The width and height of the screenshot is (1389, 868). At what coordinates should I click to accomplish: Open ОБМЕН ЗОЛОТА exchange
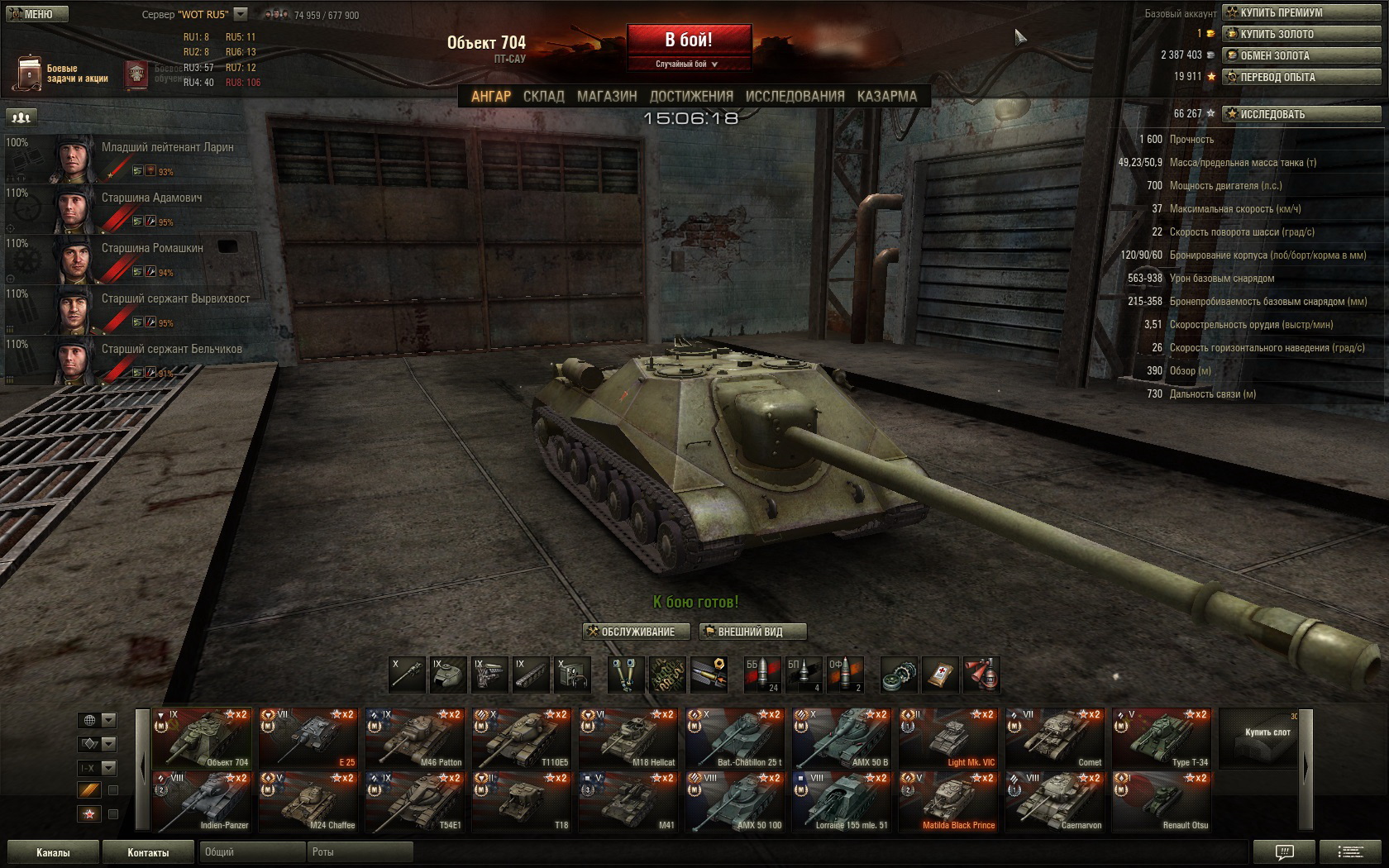click(1301, 55)
